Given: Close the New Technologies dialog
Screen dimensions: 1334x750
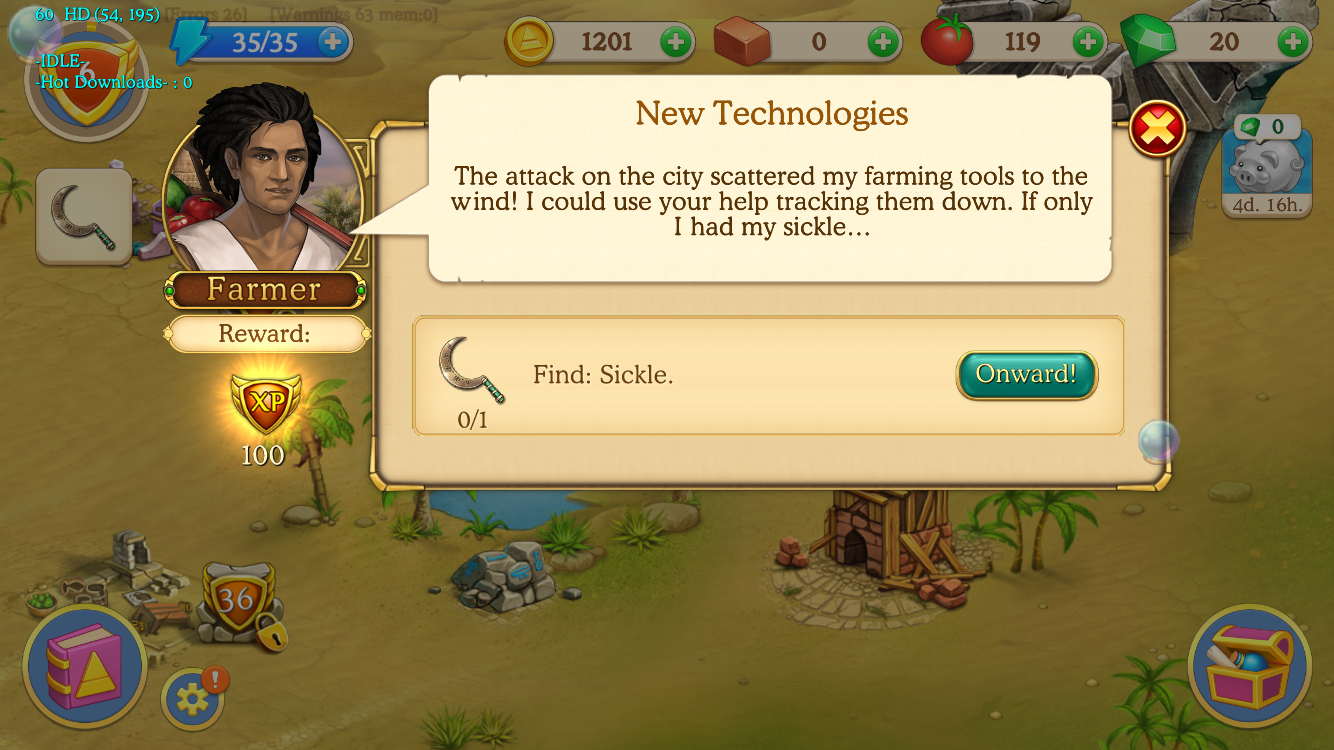Looking at the screenshot, I should 1157,129.
